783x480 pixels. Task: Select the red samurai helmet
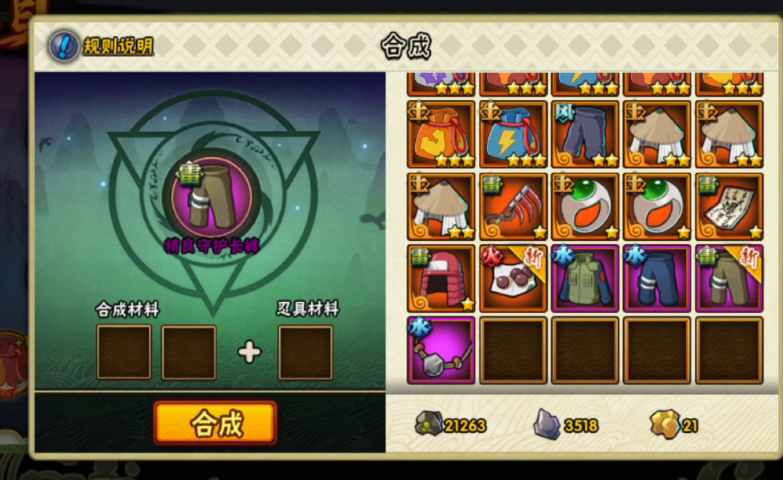click(441, 278)
